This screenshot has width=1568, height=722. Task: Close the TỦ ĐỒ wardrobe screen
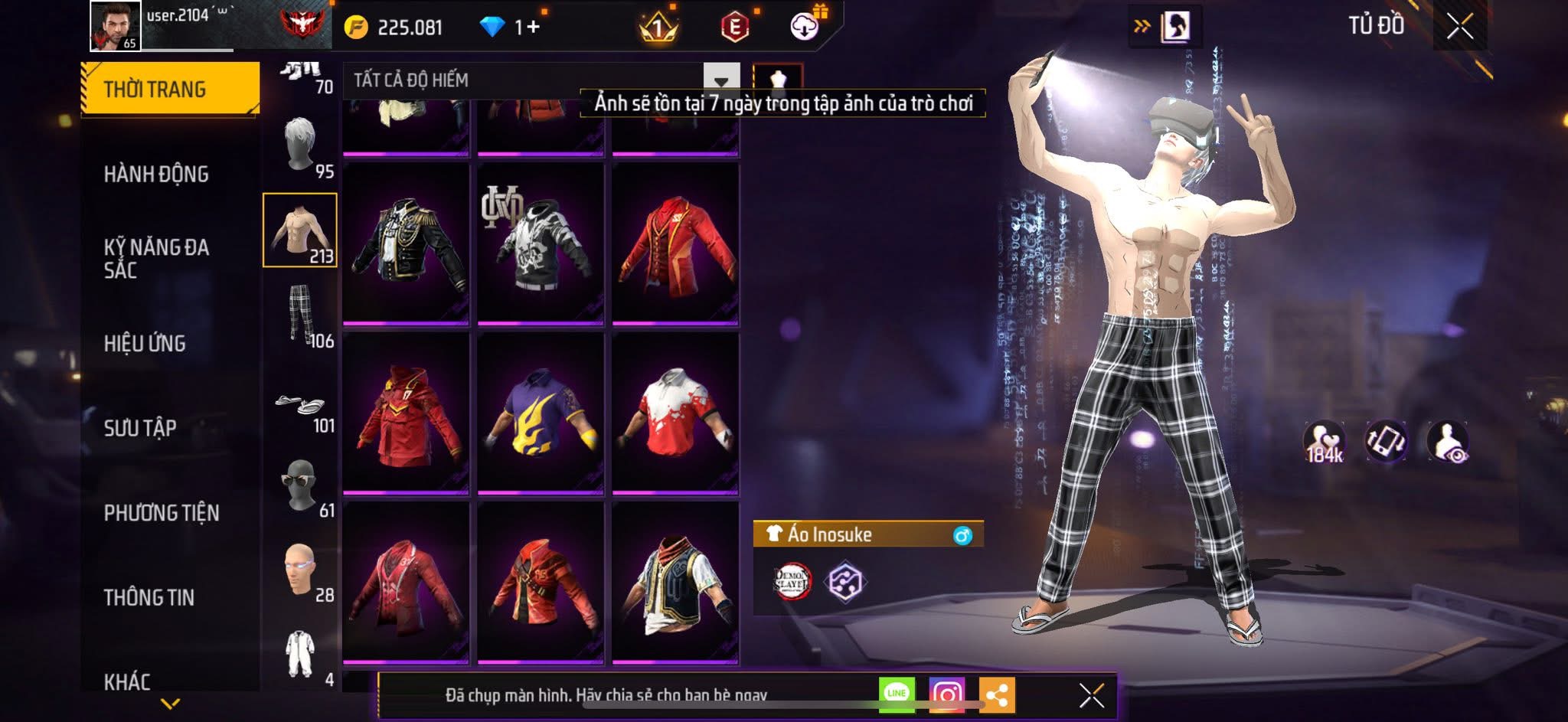tap(1459, 27)
